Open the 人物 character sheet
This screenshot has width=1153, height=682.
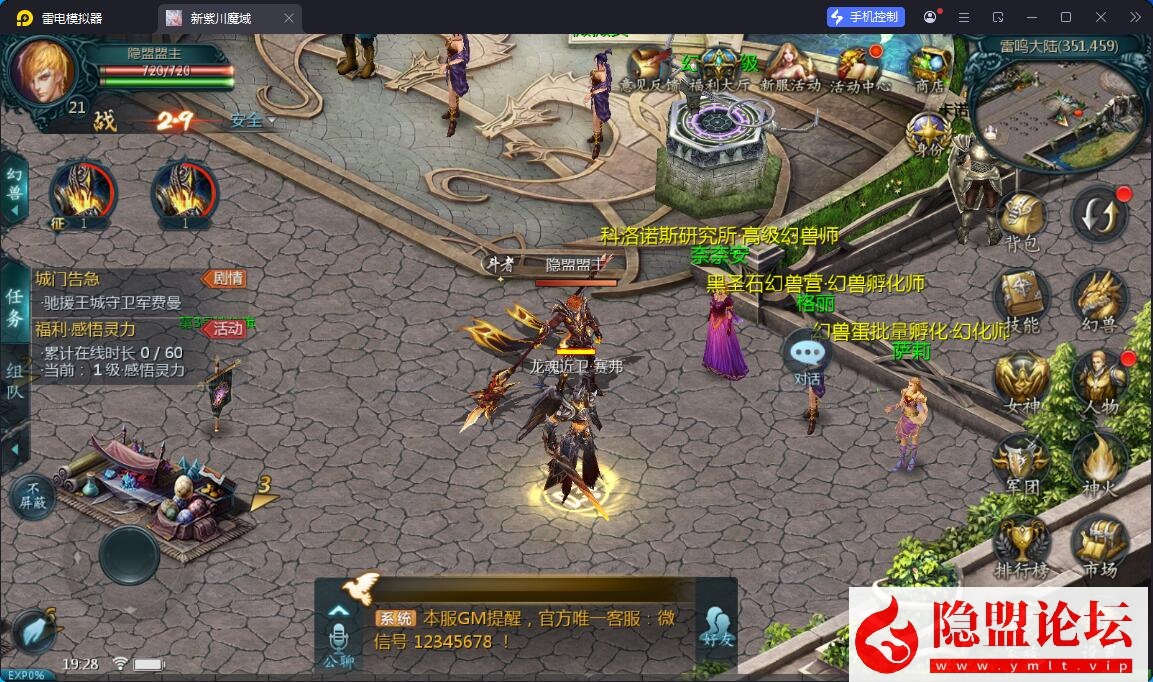[x=1100, y=382]
